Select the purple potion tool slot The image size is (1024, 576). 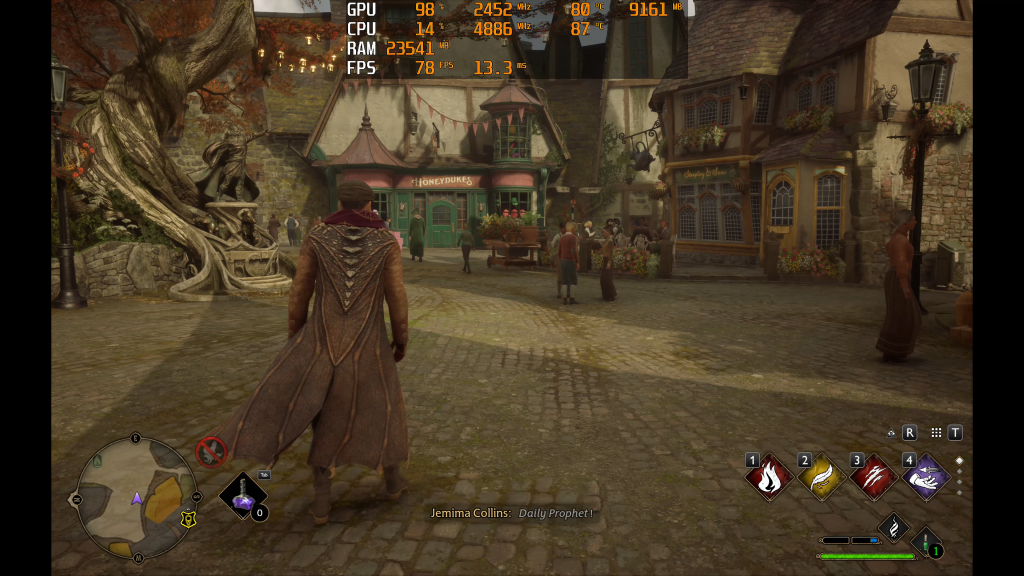tap(243, 495)
